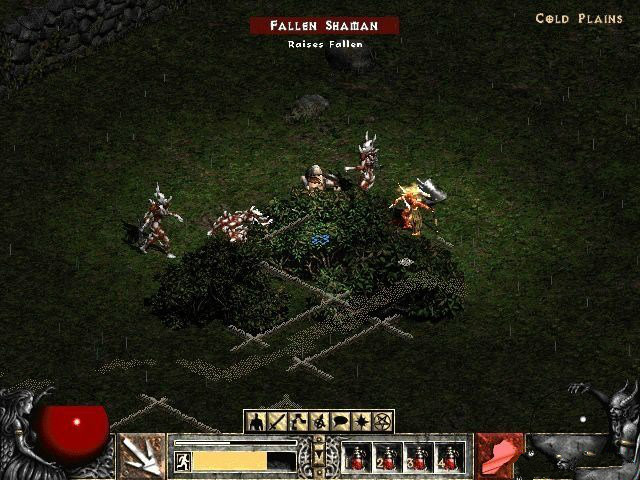Use the healing potion in belt slot 1
The width and height of the screenshot is (640, 480).
point(357,458)
